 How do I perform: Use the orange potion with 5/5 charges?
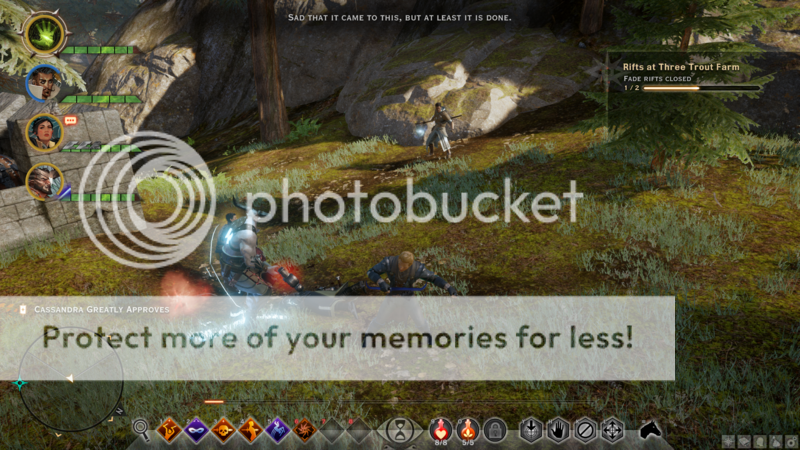[x=467, y=430]
